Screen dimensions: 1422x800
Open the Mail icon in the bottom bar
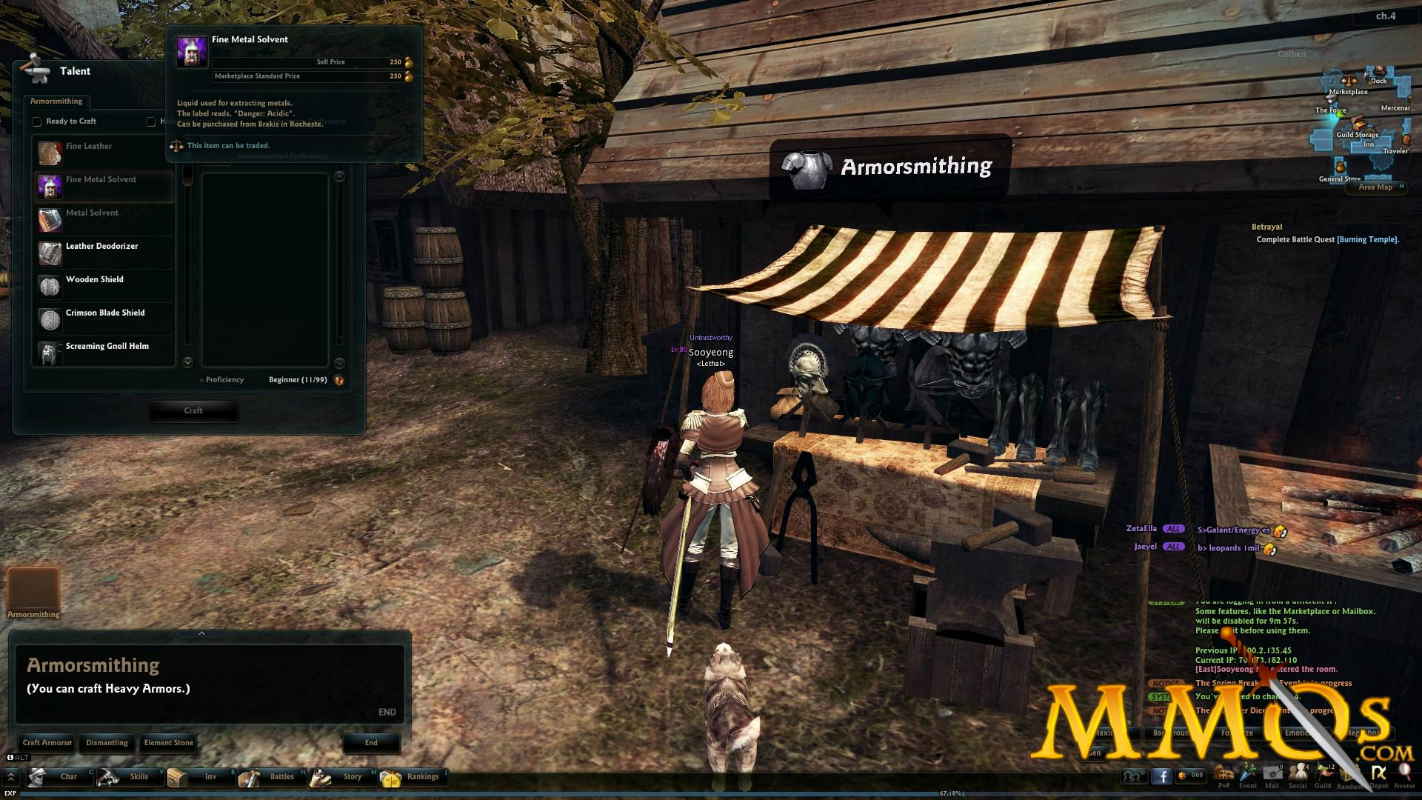point(1272,772)
